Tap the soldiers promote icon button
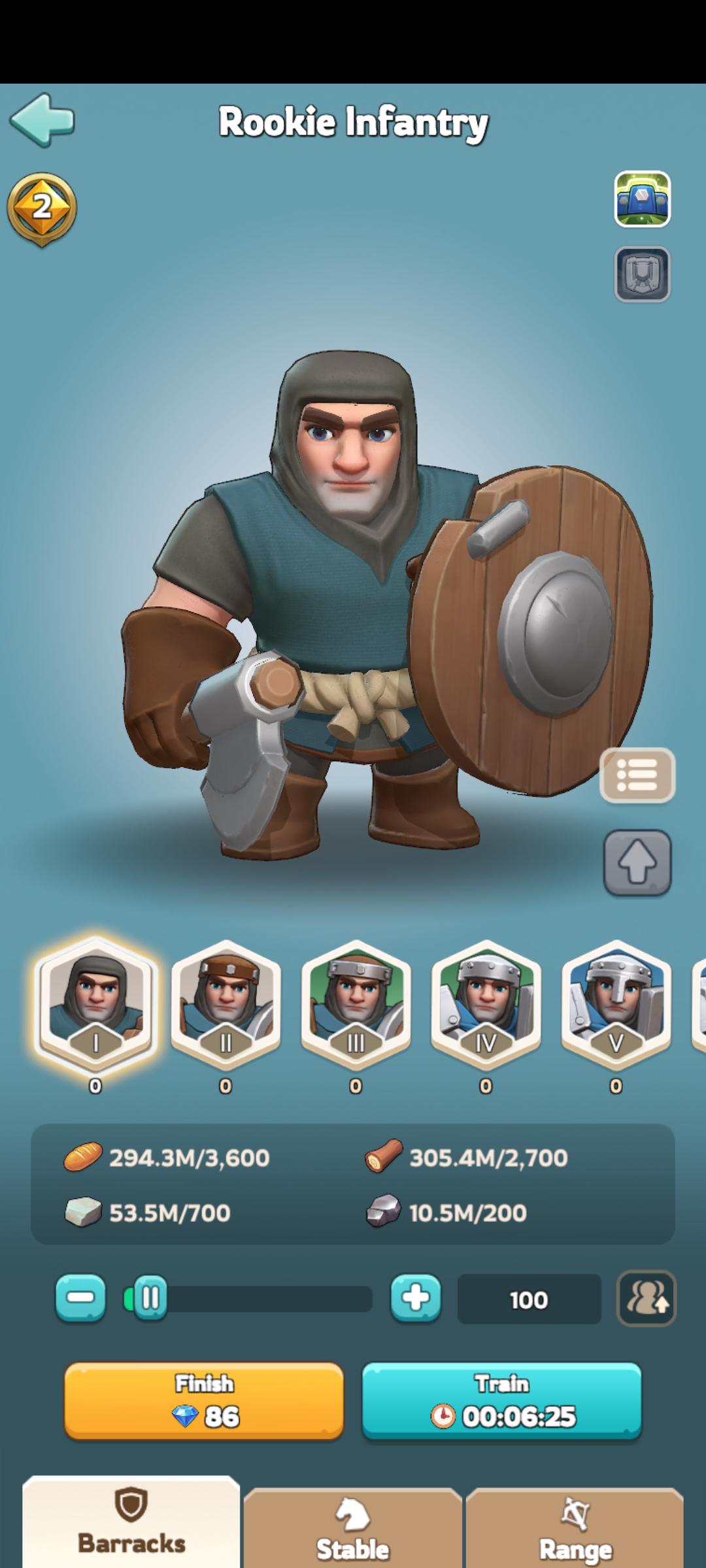Screen dimensions: 706x1568 (646, 1298)
